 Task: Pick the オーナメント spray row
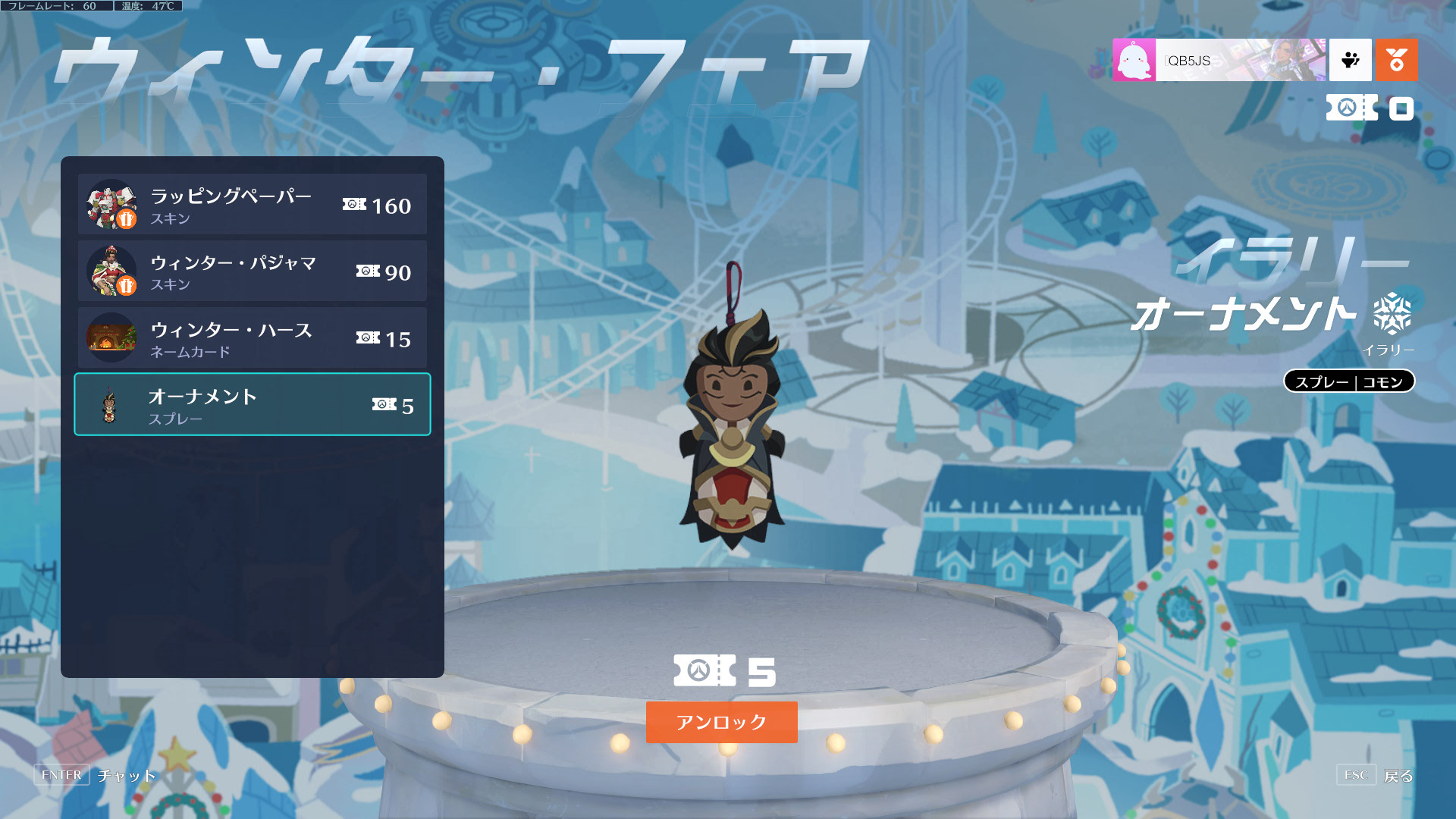click(x=252, y=405)
